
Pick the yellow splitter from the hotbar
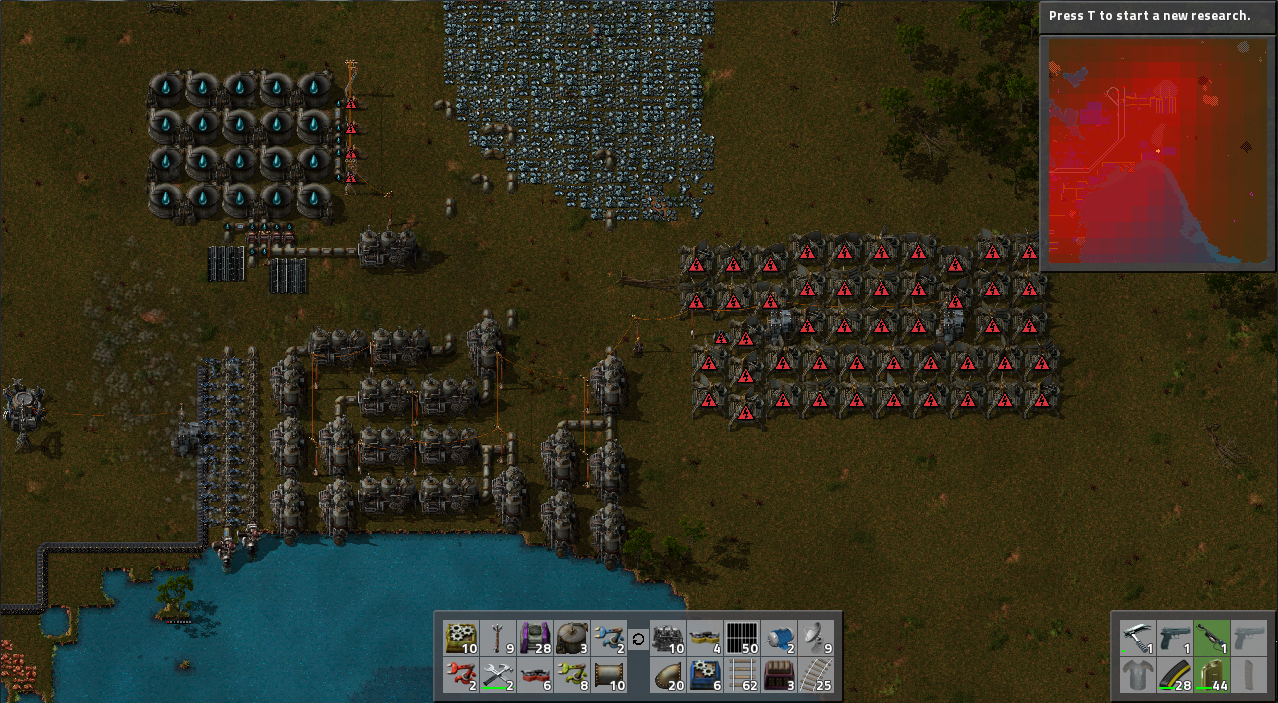click(x=705, y=637)
